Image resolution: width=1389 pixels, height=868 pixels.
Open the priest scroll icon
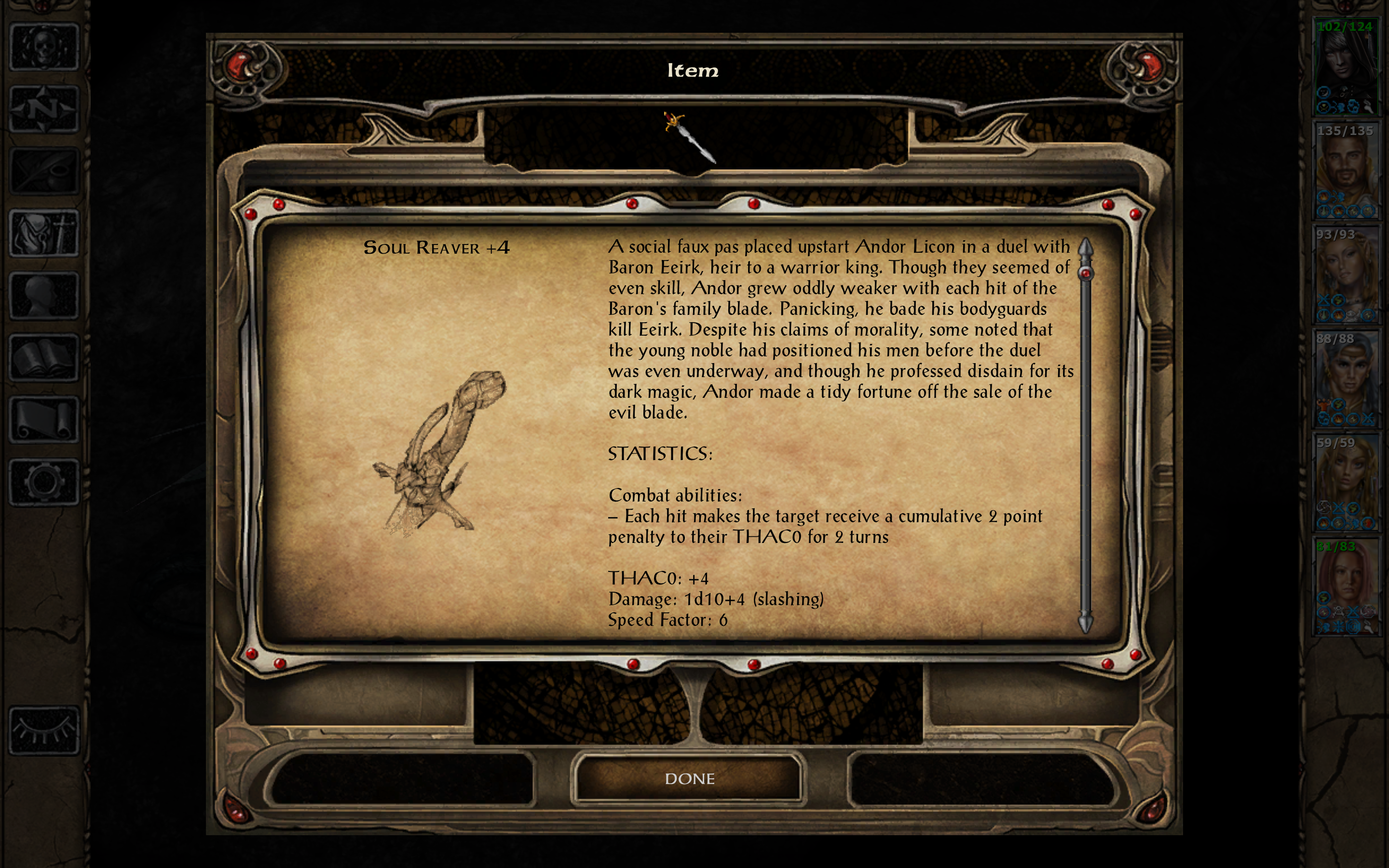44,420
